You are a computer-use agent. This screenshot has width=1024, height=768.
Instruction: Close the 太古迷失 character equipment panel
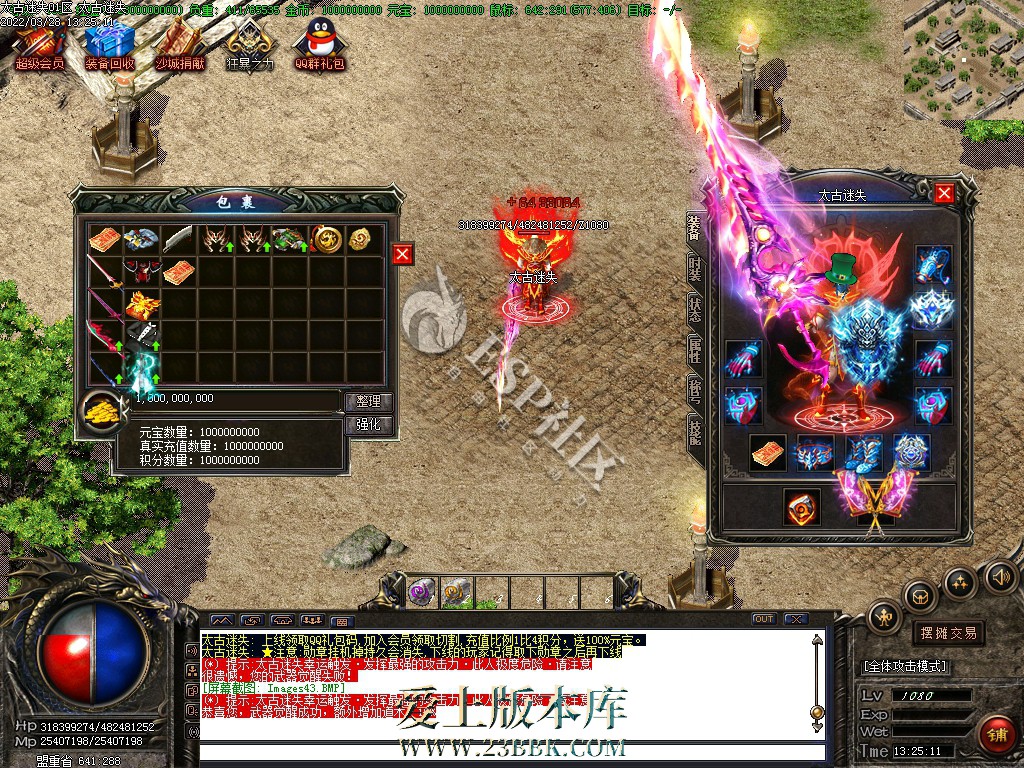(x=943, y=194)
